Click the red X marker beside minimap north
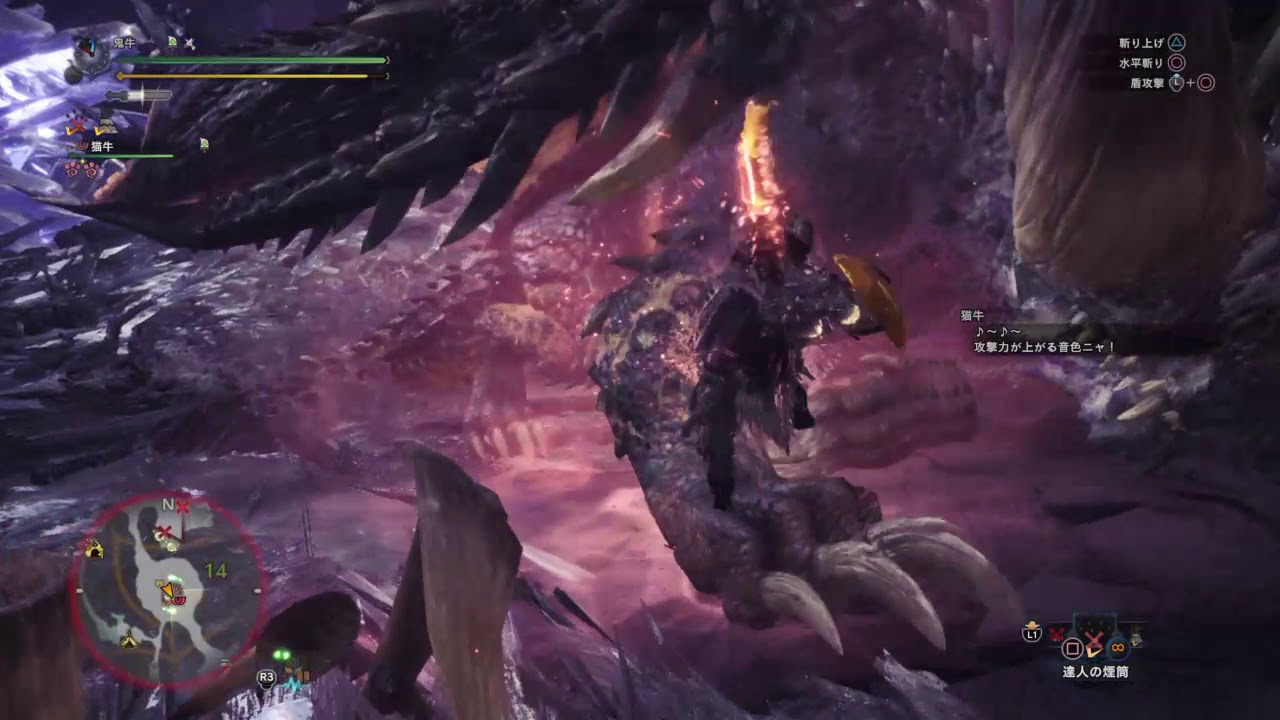 click(x=183, y=506)
